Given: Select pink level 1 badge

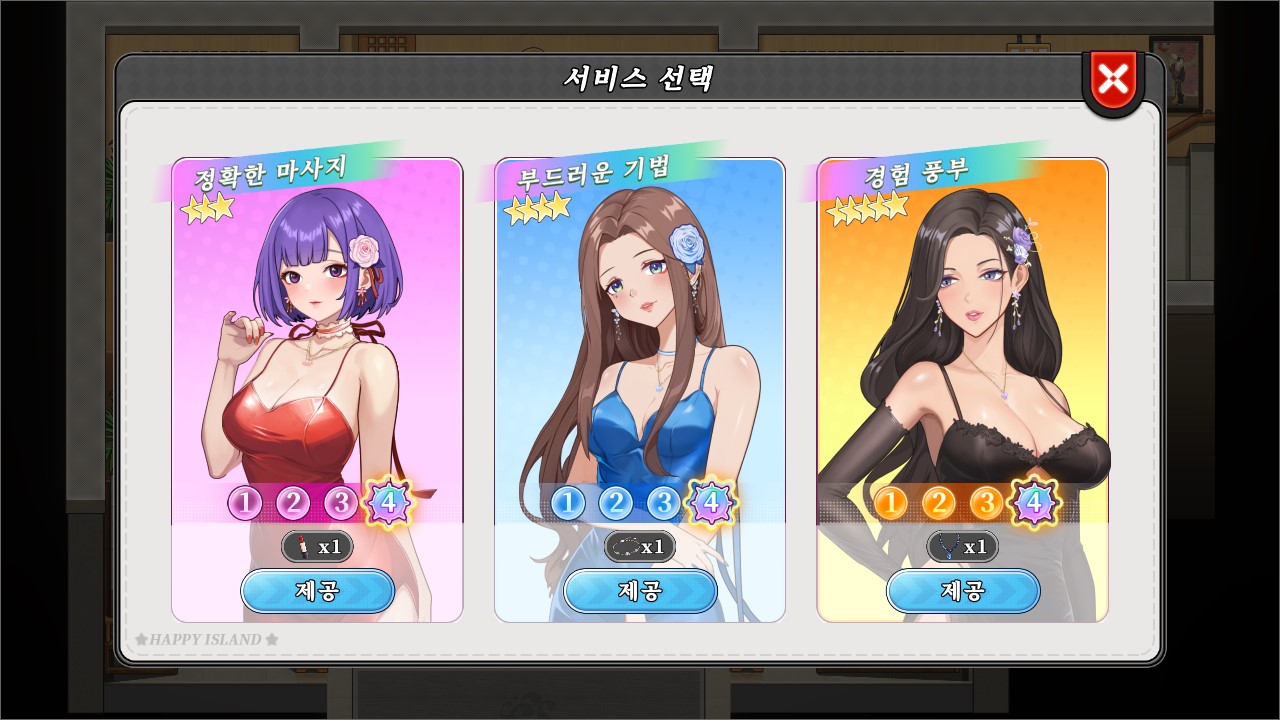Looking at the screenshot, I should [245, 503].
